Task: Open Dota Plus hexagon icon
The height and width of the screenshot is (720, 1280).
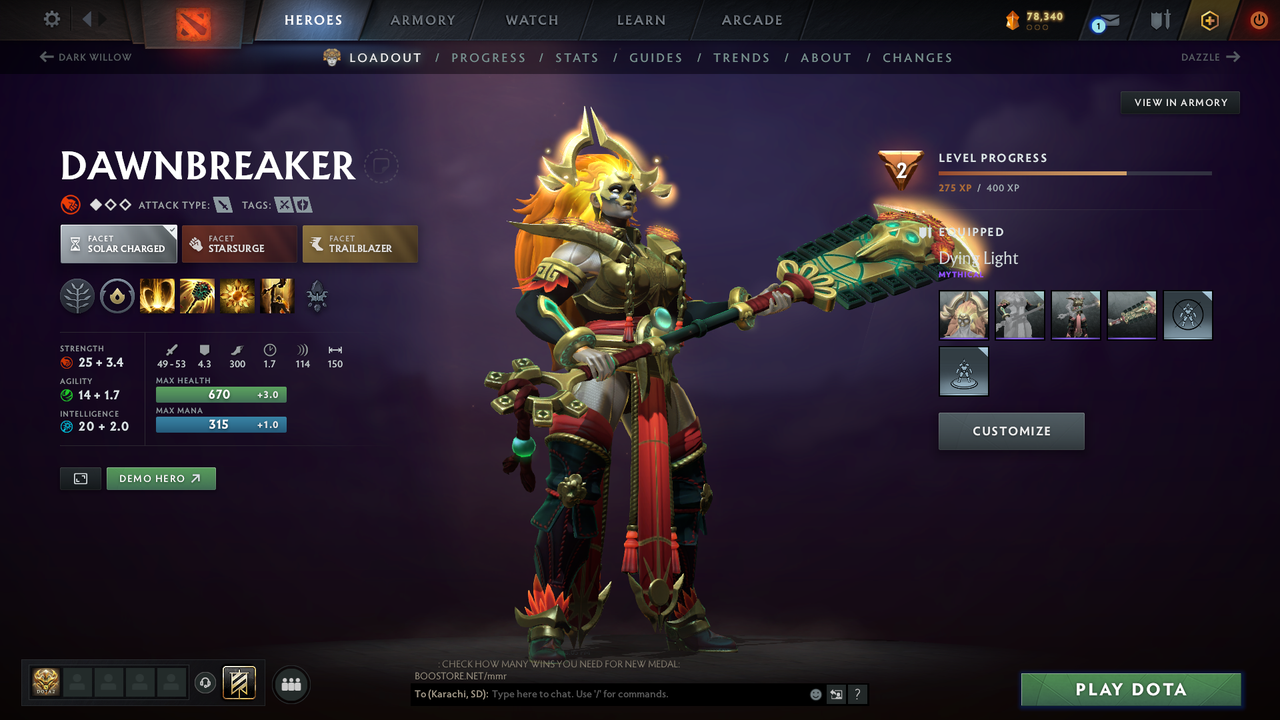Action: click(x=1210, y=19)
